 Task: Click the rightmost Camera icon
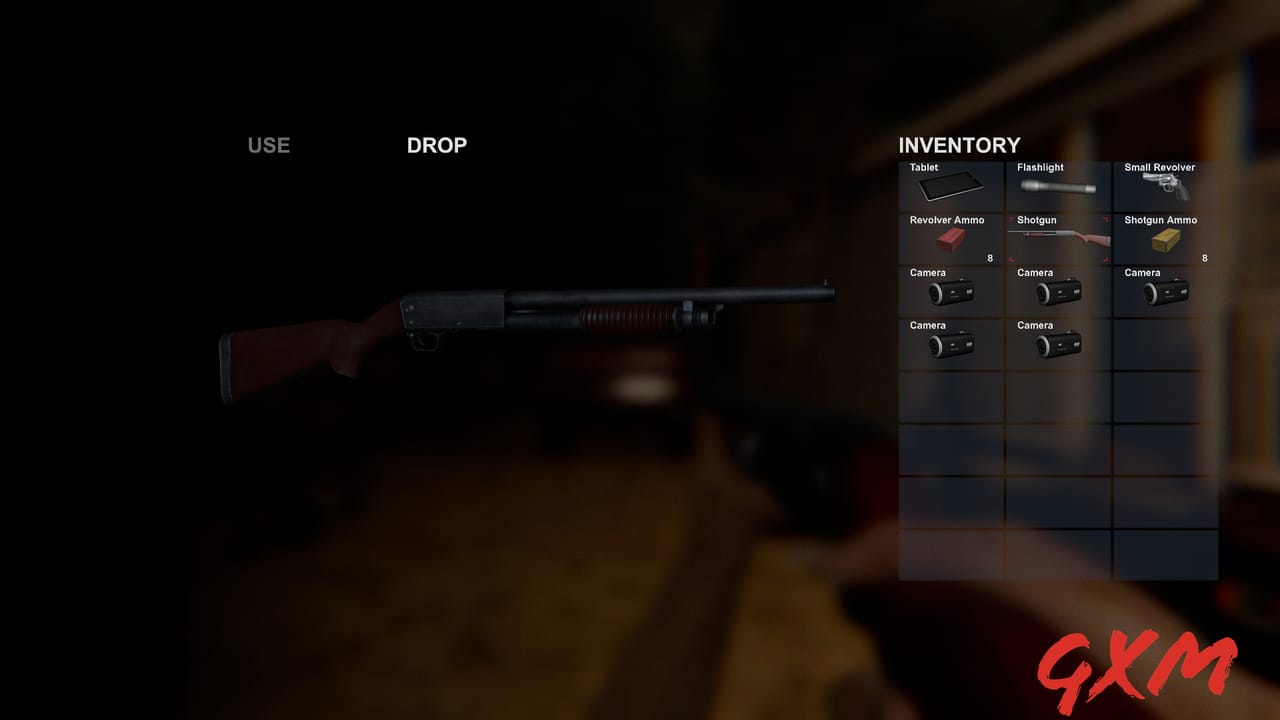(x=1164, y=291)
